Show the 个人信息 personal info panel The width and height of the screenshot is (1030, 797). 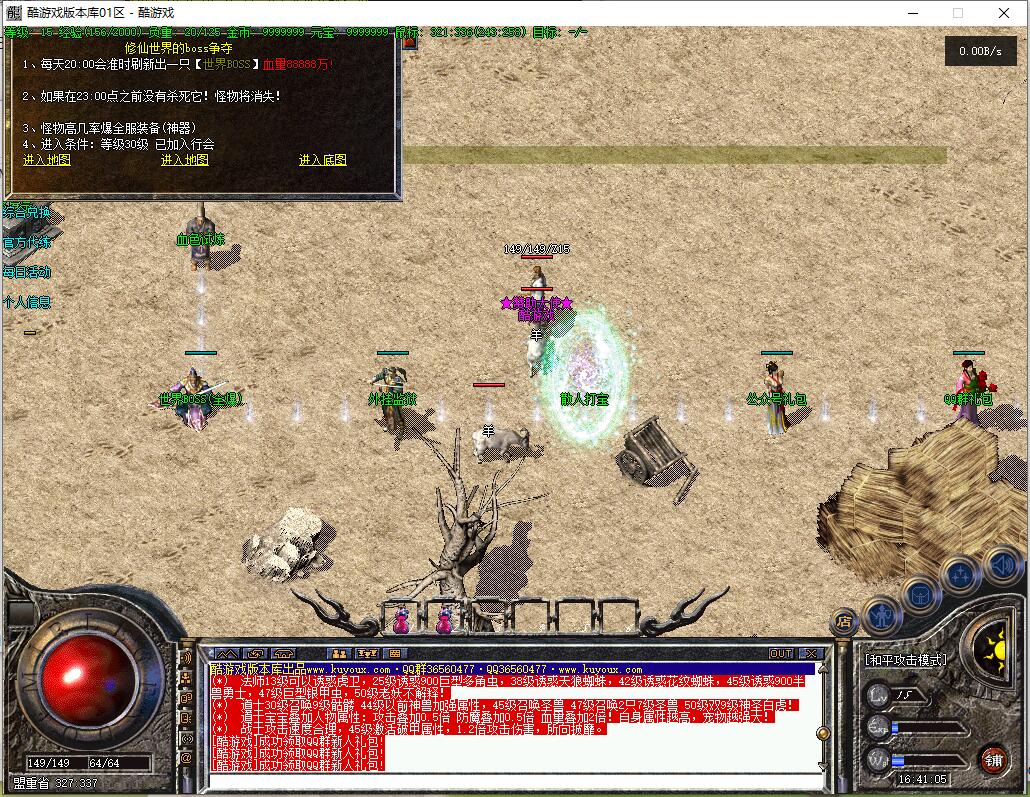tap(27, 302)
